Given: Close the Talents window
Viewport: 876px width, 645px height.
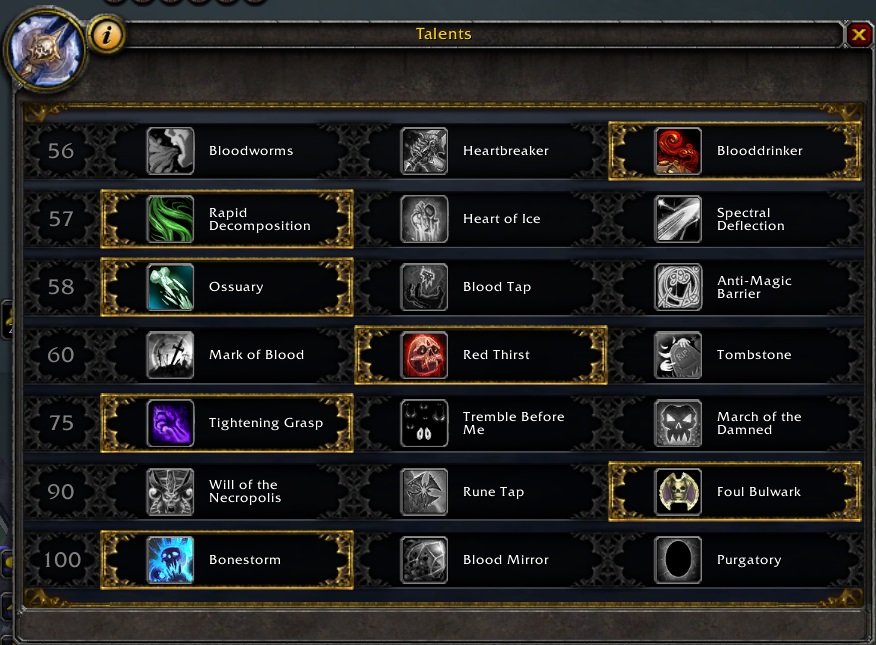Looking at the screenshot, I should [859, 35].
